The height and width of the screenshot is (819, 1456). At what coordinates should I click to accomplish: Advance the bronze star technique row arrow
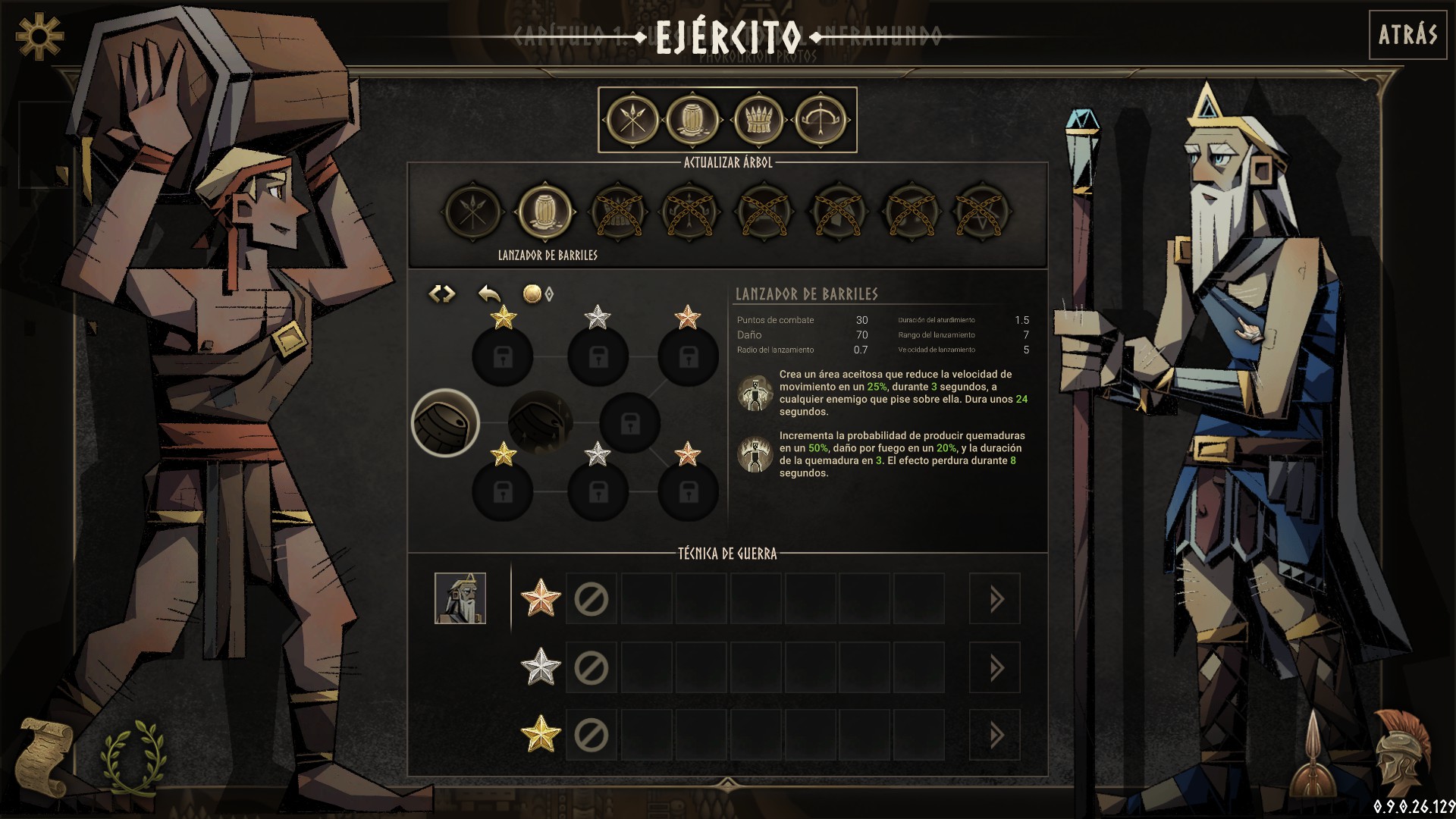tap(995, 600)
